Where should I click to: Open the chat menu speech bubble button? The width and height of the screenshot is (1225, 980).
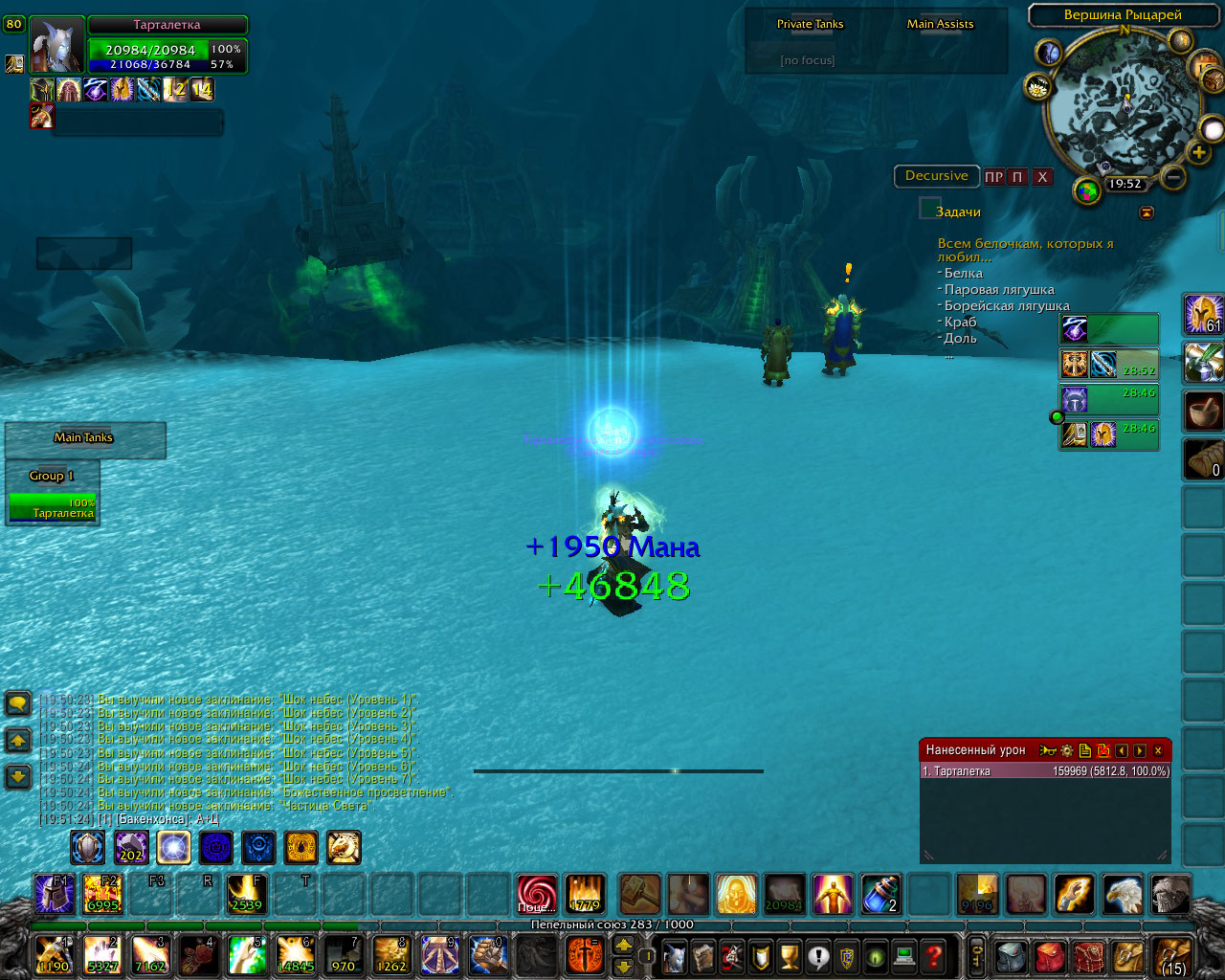[x=18, y=704]
